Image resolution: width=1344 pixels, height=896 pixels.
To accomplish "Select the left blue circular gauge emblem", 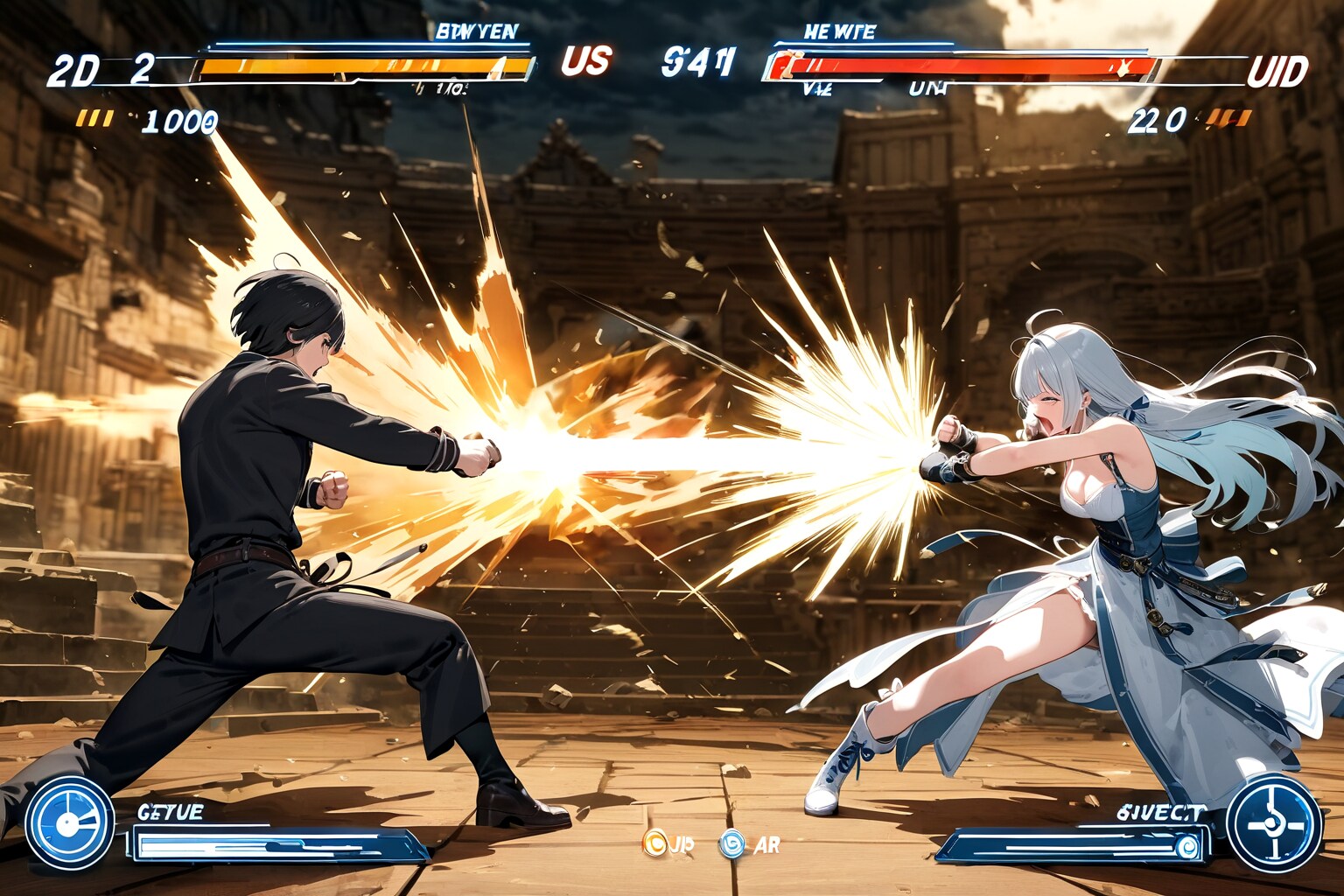I will point(69,822).
